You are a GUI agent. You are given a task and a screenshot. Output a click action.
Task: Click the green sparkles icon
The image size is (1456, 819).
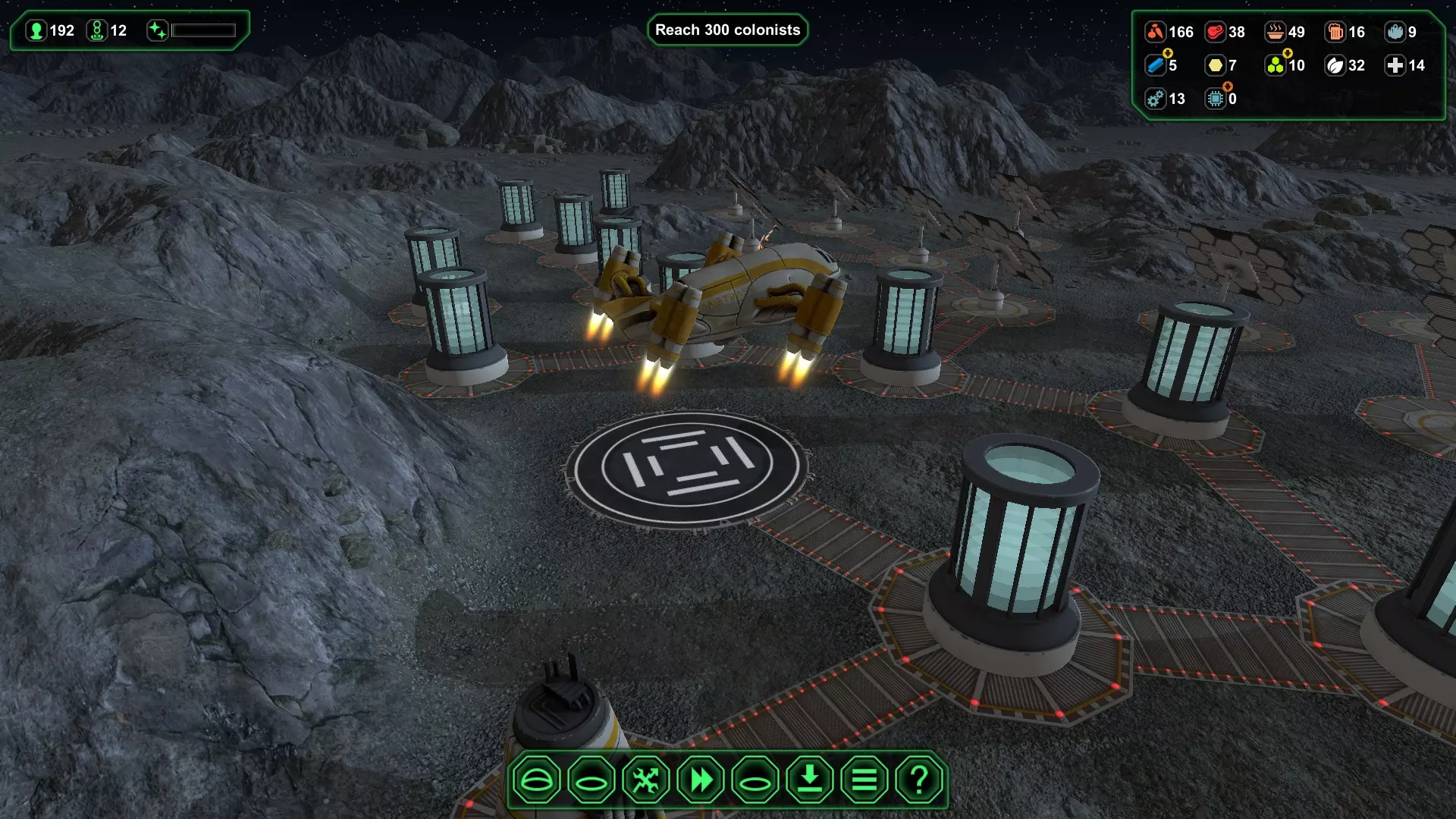pos(157,31)
